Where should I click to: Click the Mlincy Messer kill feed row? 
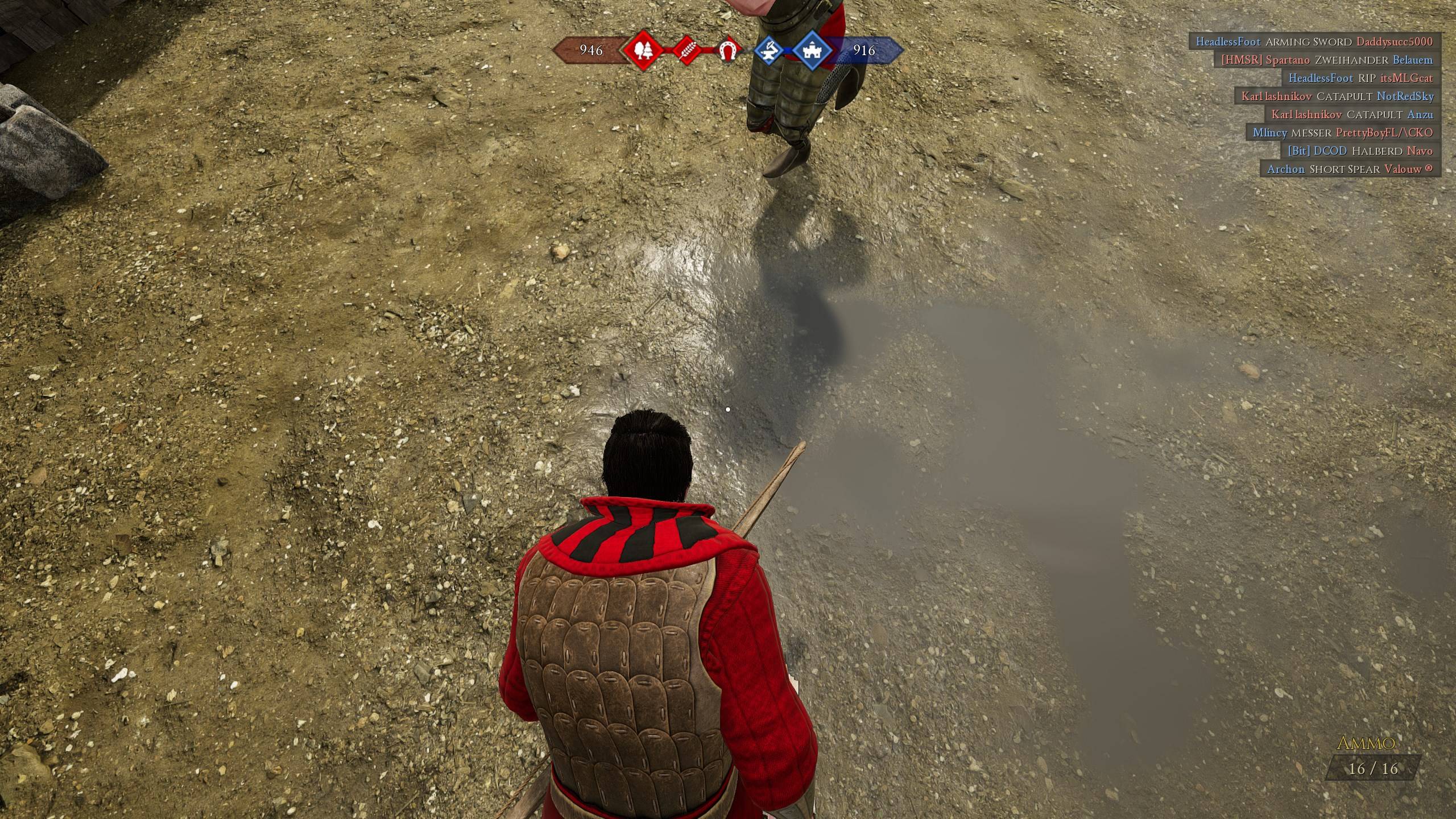1342,133
